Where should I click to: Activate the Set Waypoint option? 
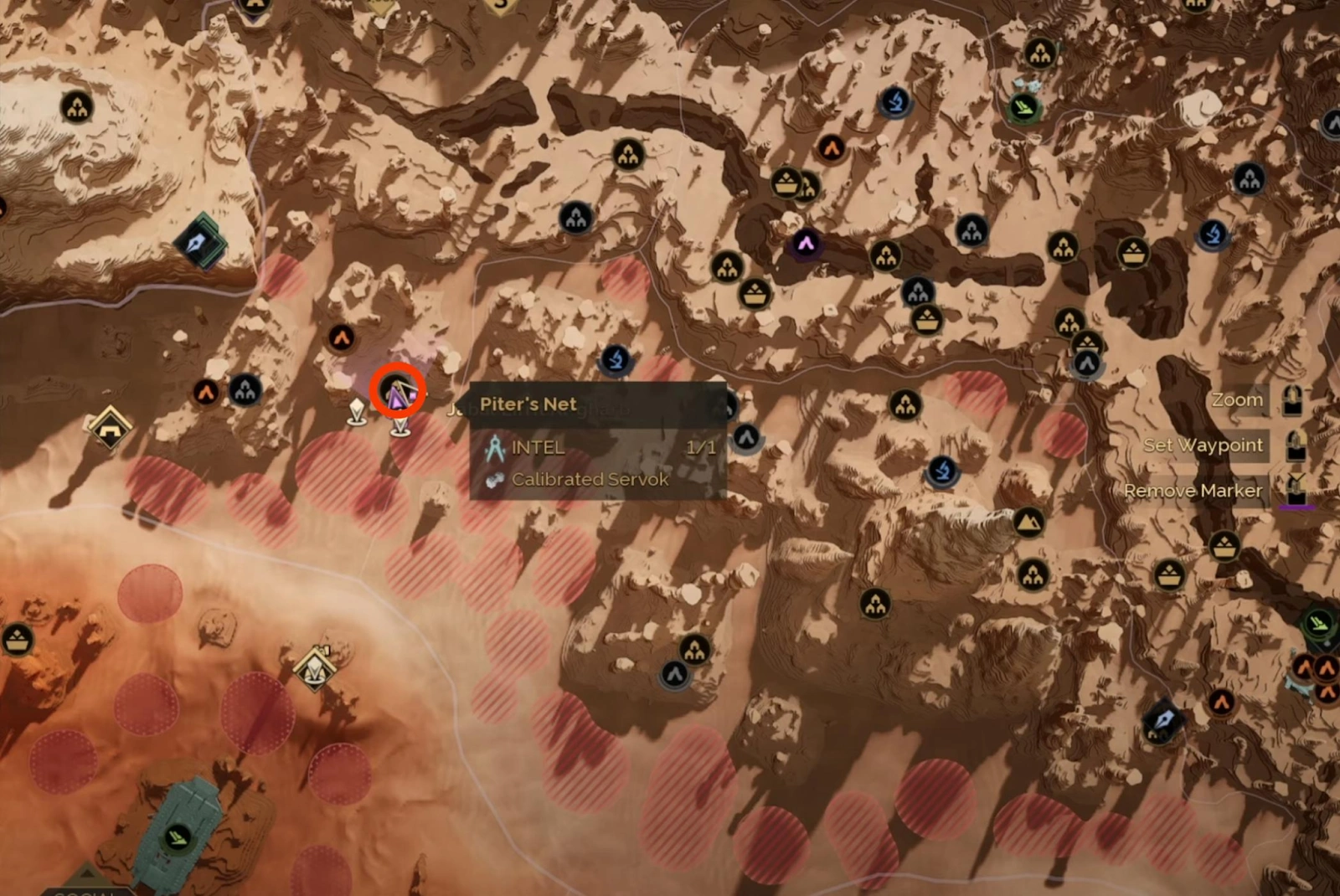[x=1202, y=445]
